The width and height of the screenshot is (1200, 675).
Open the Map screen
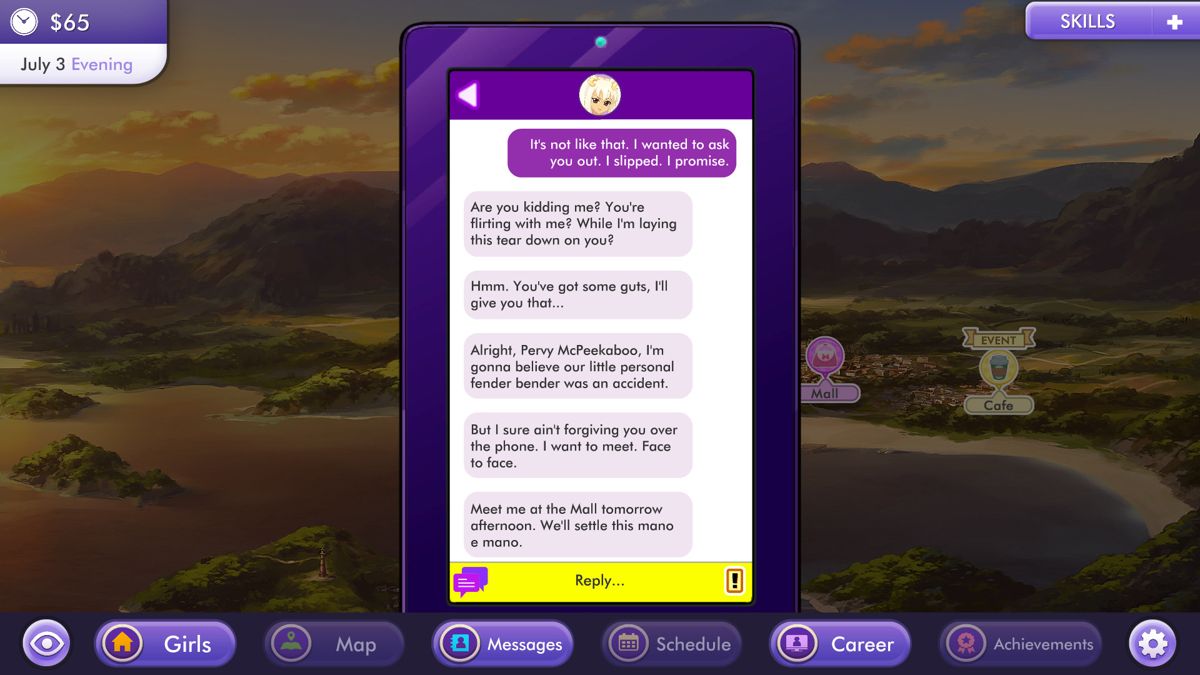pos(334,644)
